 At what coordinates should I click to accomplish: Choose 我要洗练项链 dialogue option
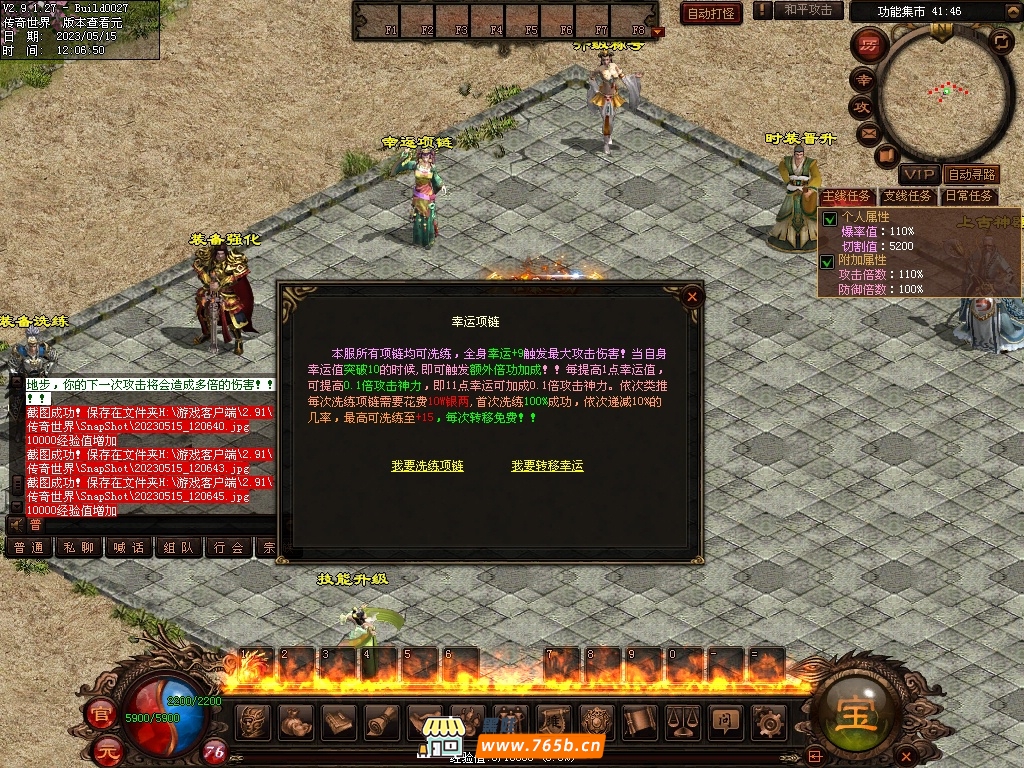coord(427,466)
